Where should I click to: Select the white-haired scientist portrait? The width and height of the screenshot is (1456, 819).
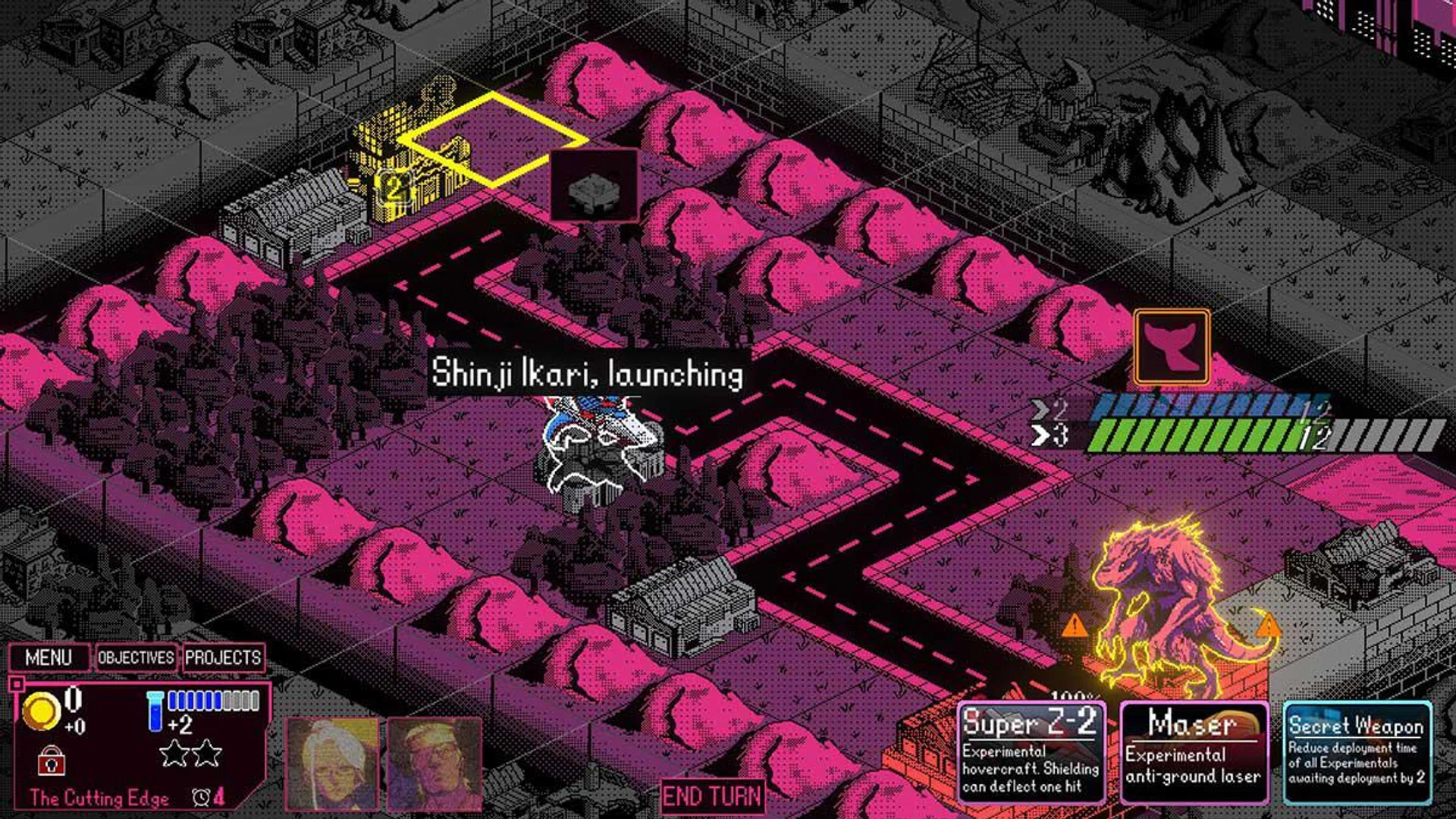[331, 764]
